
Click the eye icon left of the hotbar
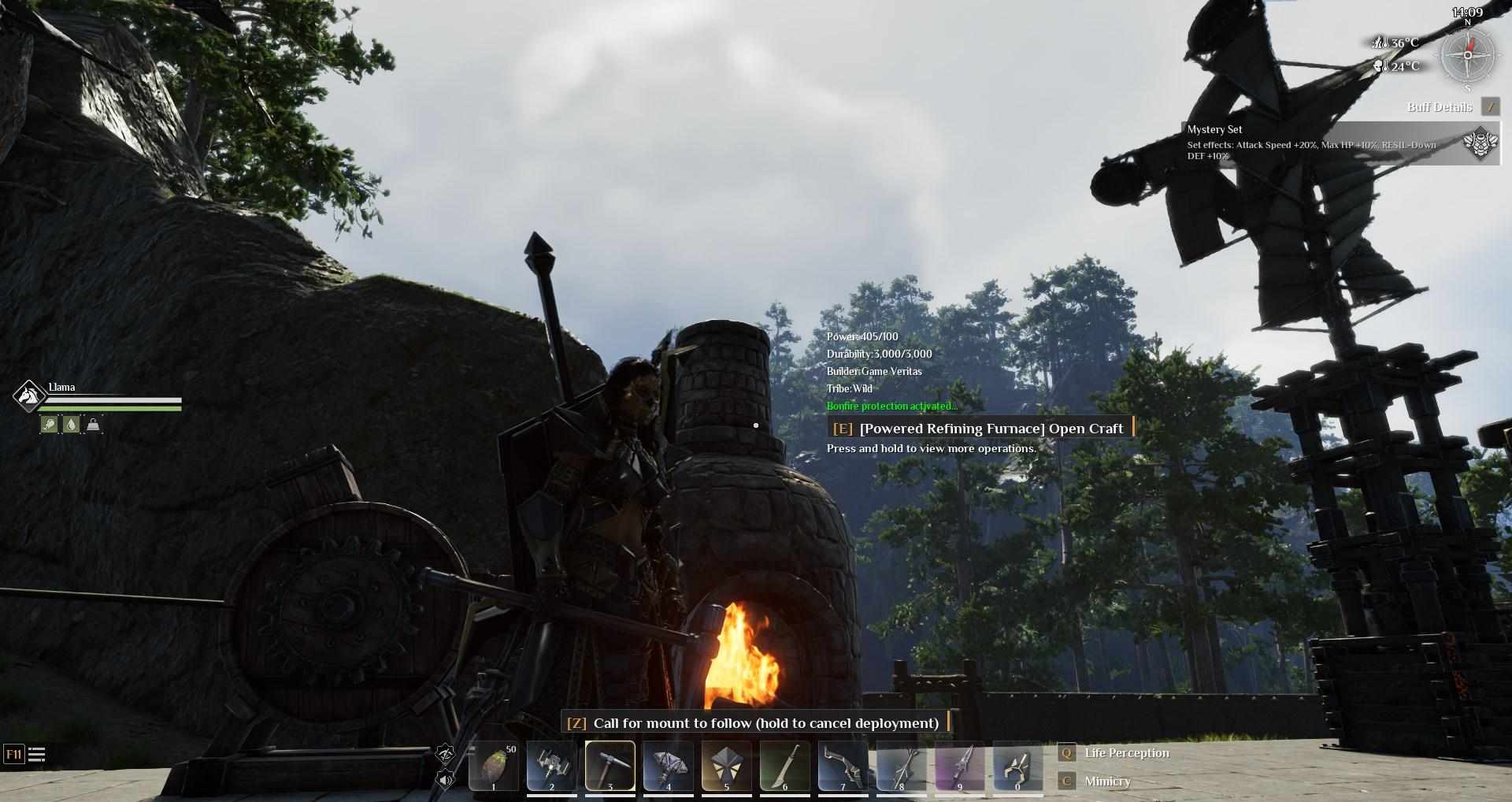coord(446,754)
